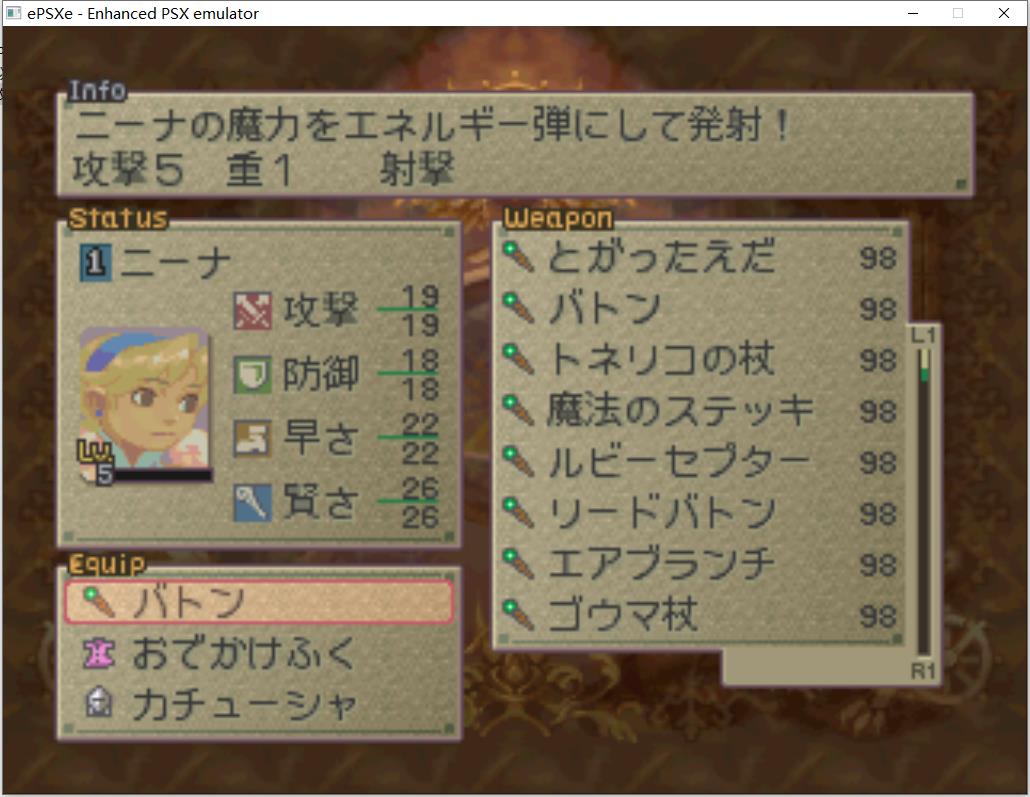Screen dimensions: 1030x797
Task: Select the equipped バトン weapon slot
Action: (258, 601)
